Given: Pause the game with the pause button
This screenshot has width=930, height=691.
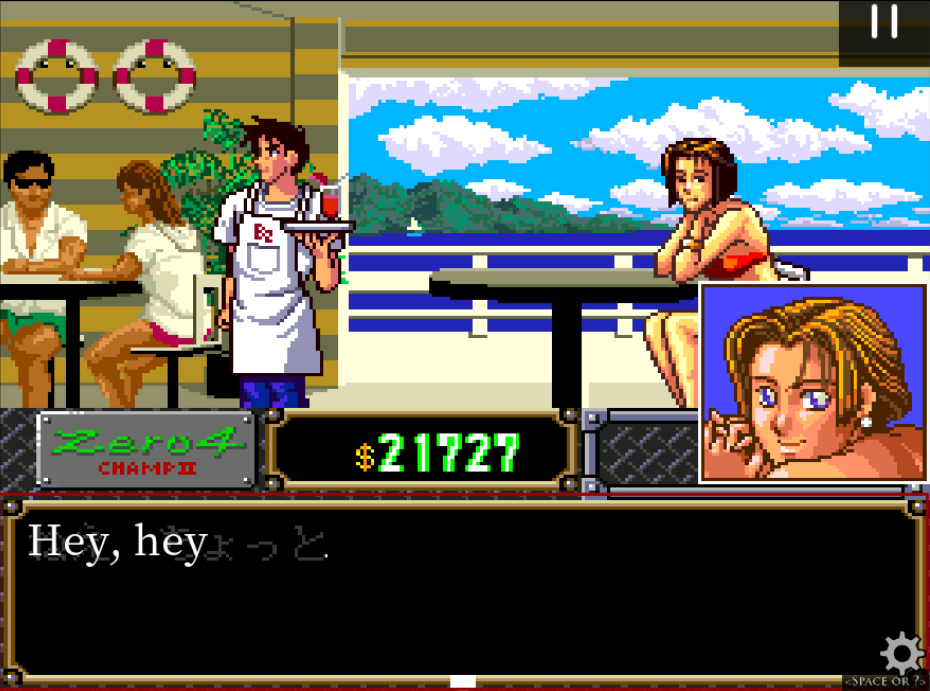Looking at the screenshot, I should pyautogui.click(x=884, y=22).
